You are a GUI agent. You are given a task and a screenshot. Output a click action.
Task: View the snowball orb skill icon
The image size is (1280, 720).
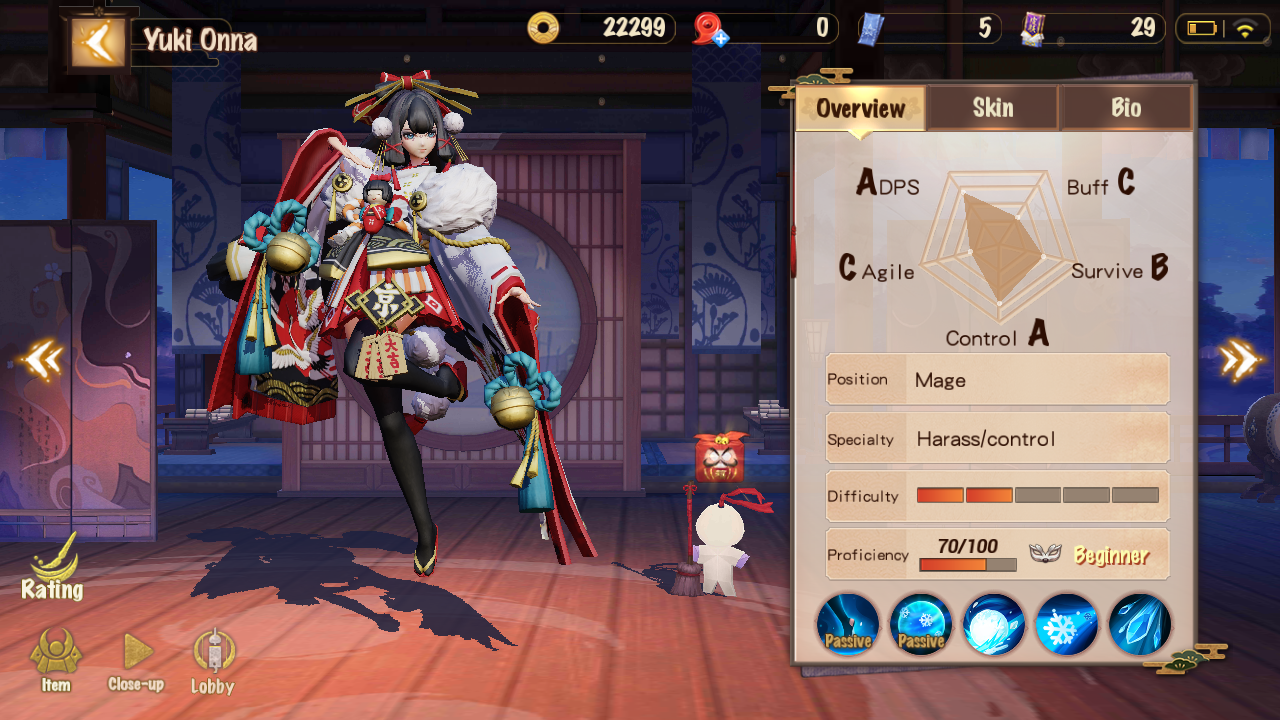click(x=994, y=624)
